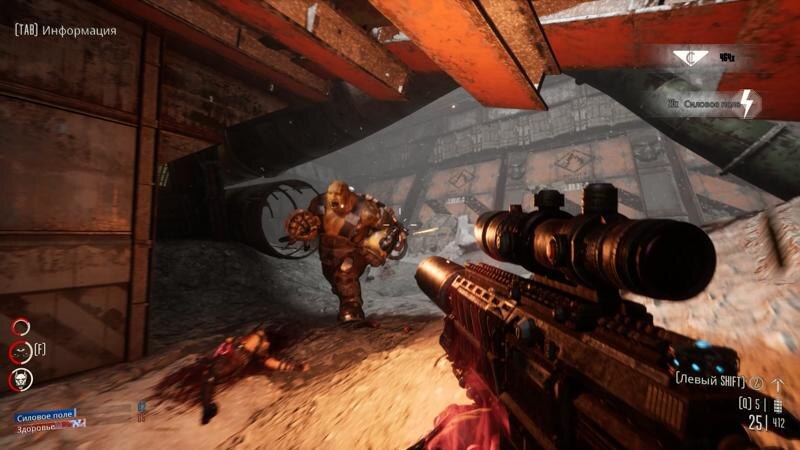The height and width of the screenshot is (450, 800).
Task: Select the empty red ring ability icon
Action: (21, 326)
